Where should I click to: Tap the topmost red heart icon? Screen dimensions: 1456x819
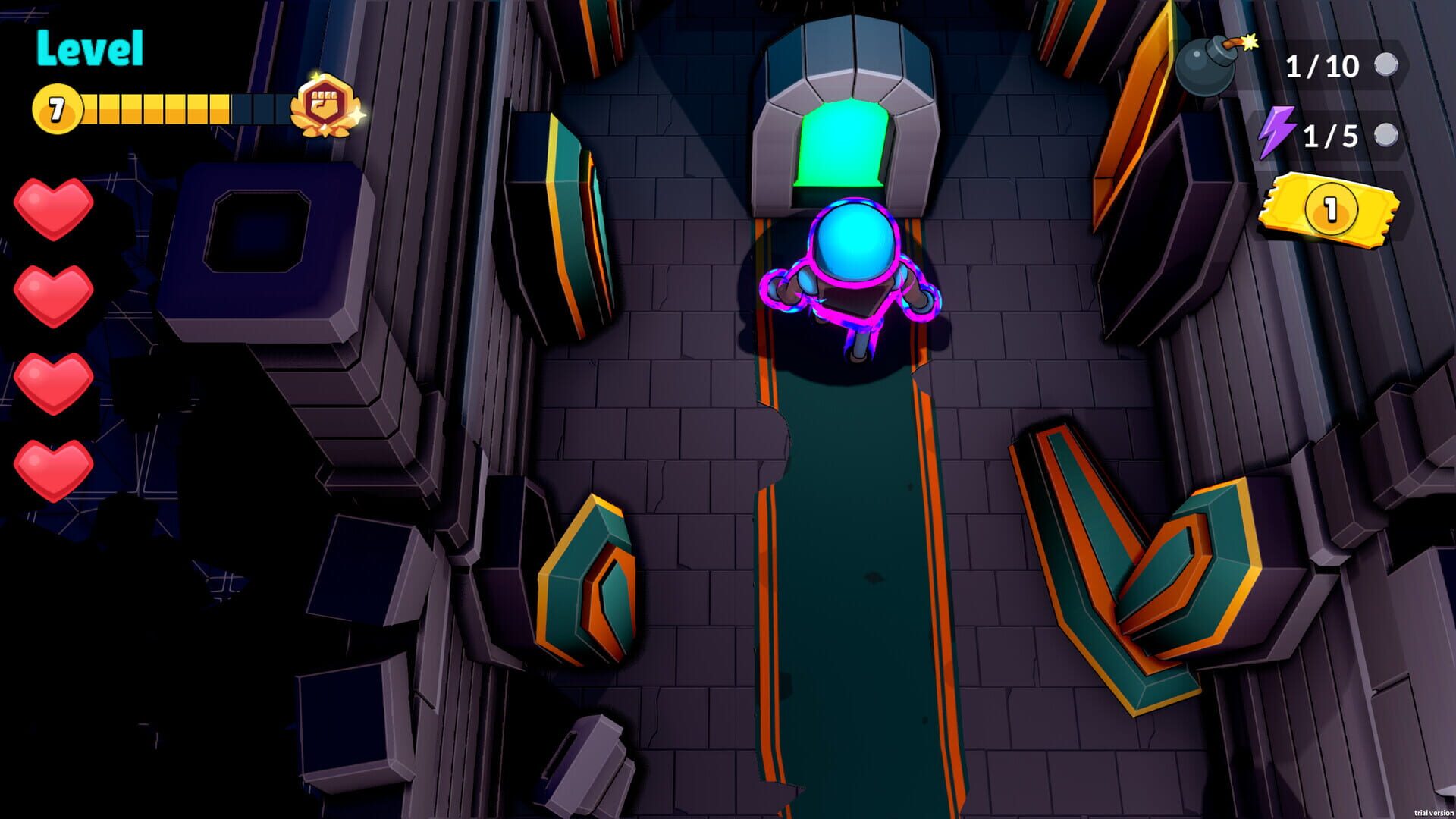coord(53,206)
